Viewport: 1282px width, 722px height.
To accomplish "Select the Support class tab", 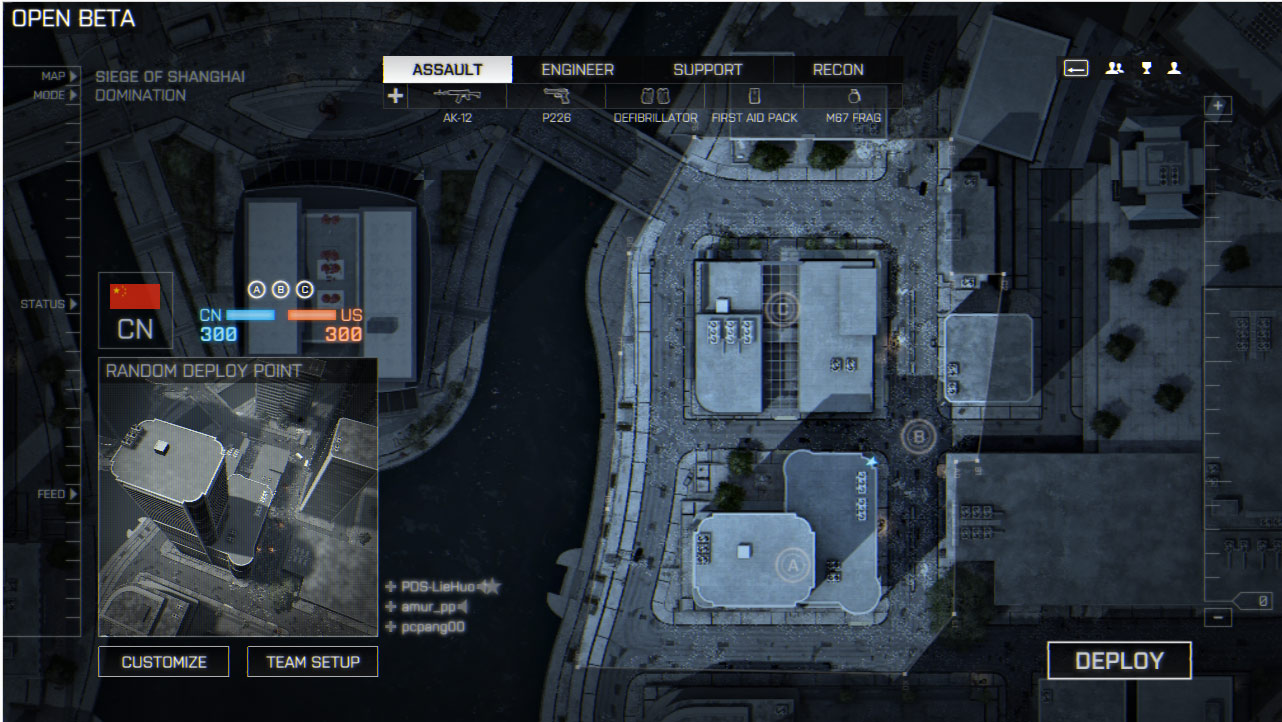I will pos(707,70).
